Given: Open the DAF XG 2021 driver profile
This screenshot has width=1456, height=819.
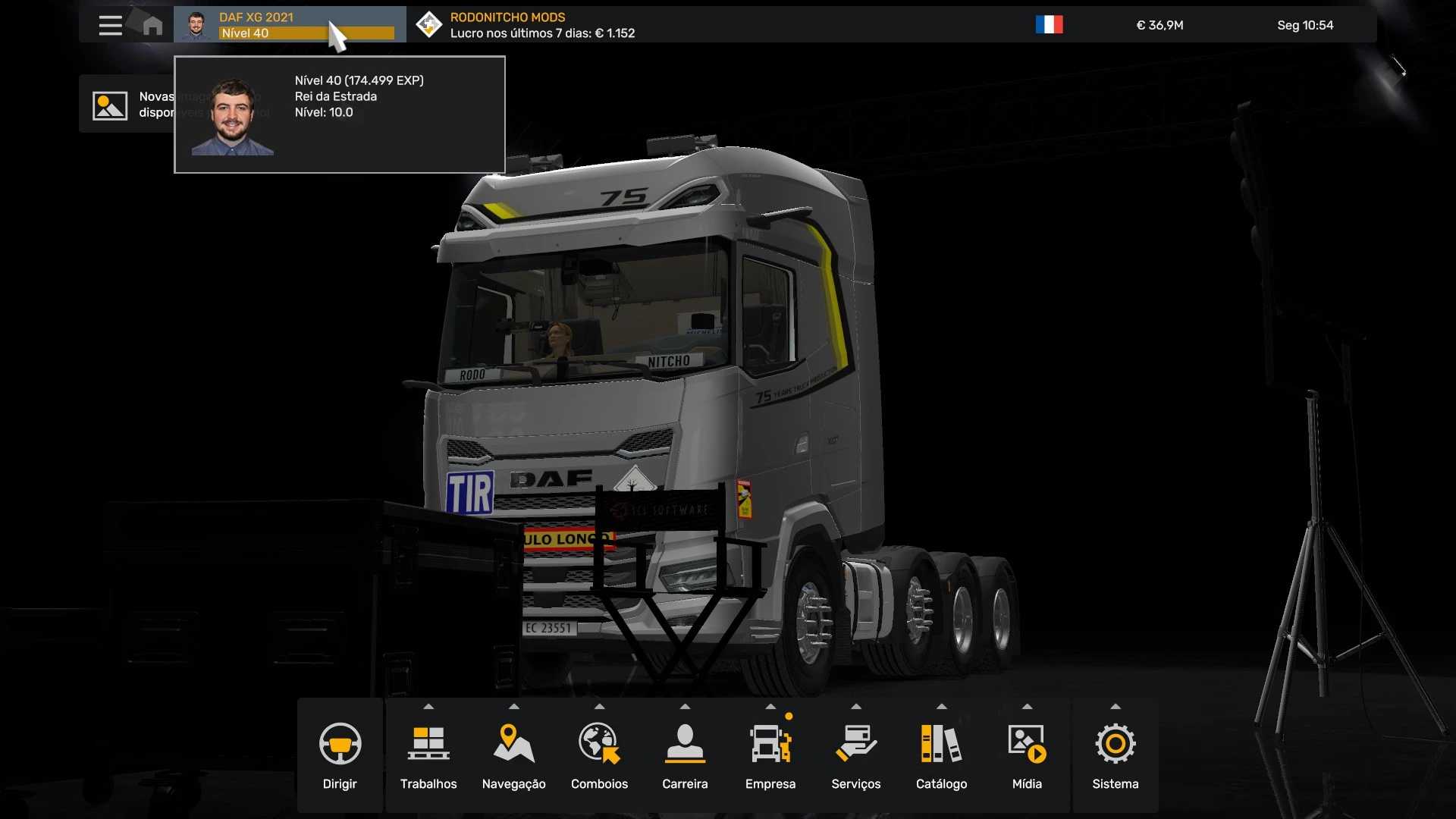Looking at the screenshot, I should pyautogui.click(x=289, y=25).
